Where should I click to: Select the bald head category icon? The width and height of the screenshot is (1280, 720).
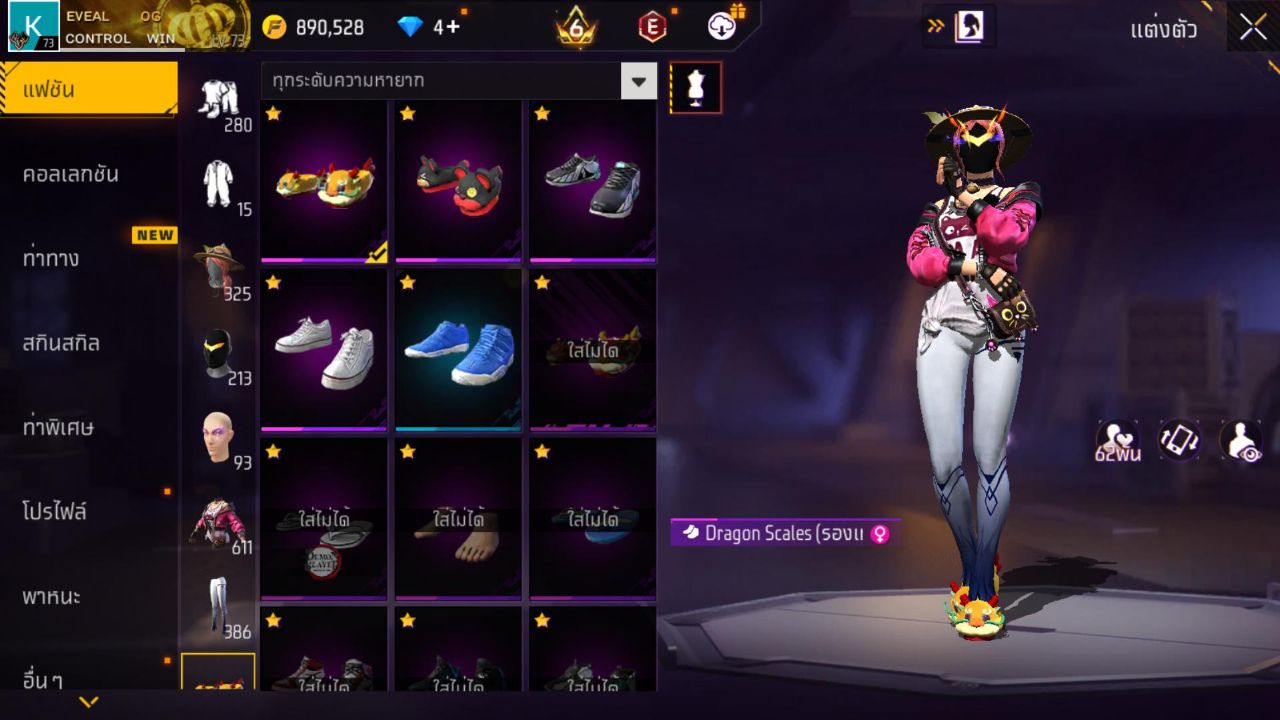pos(222,430)
